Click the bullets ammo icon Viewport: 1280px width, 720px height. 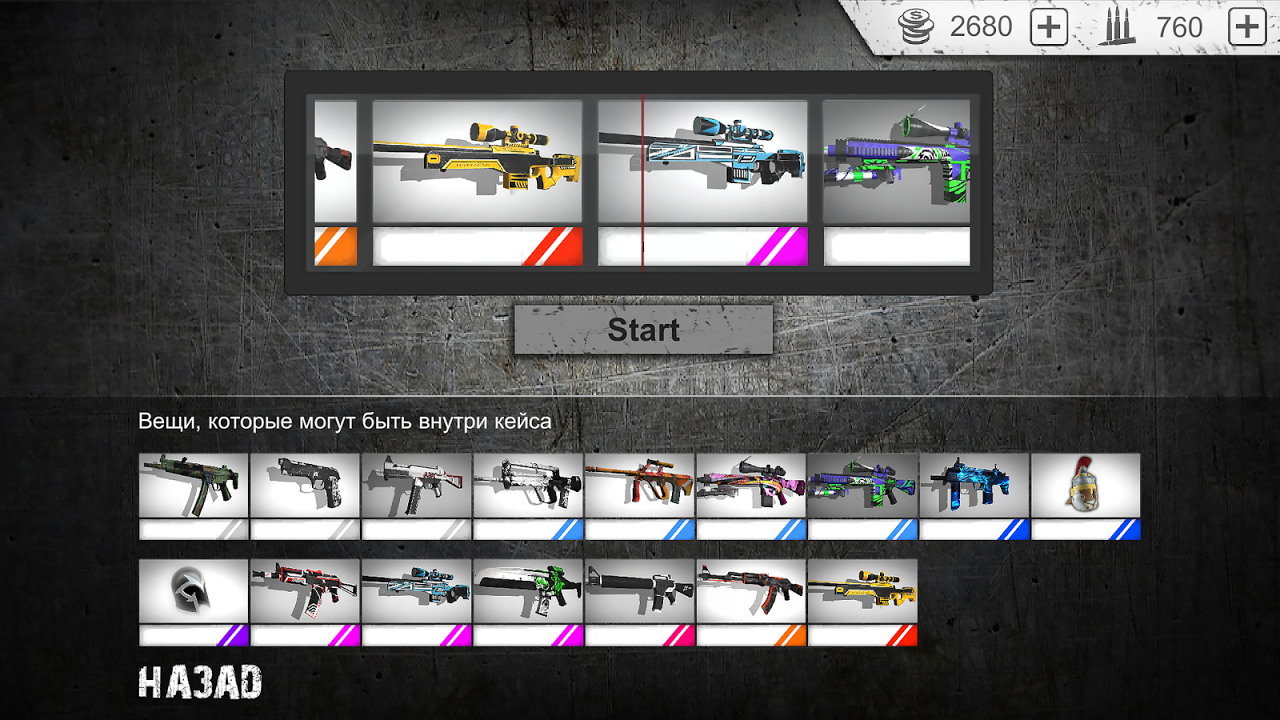point(1118,27)
